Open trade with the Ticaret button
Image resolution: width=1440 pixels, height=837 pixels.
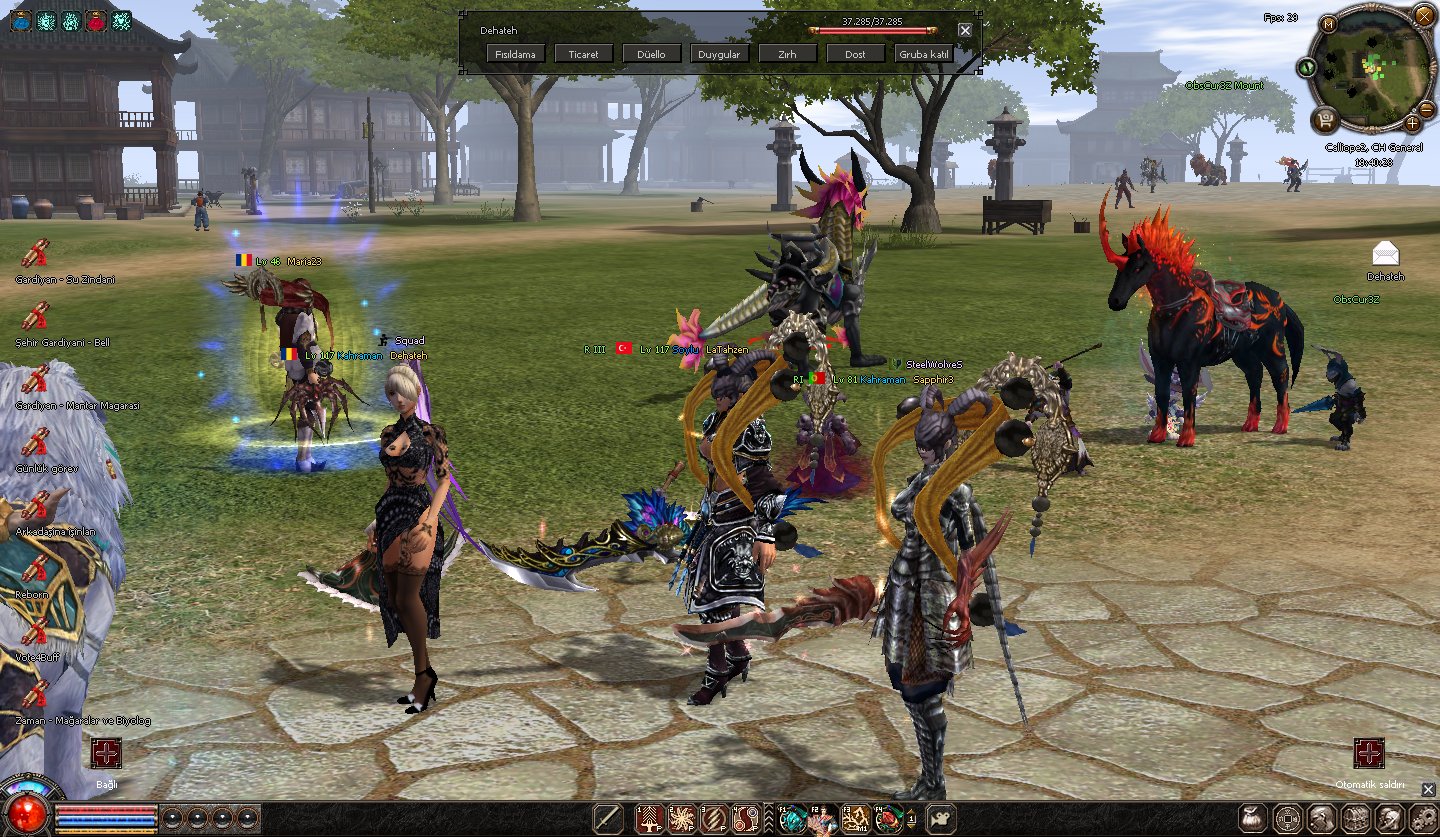[584, 54]
